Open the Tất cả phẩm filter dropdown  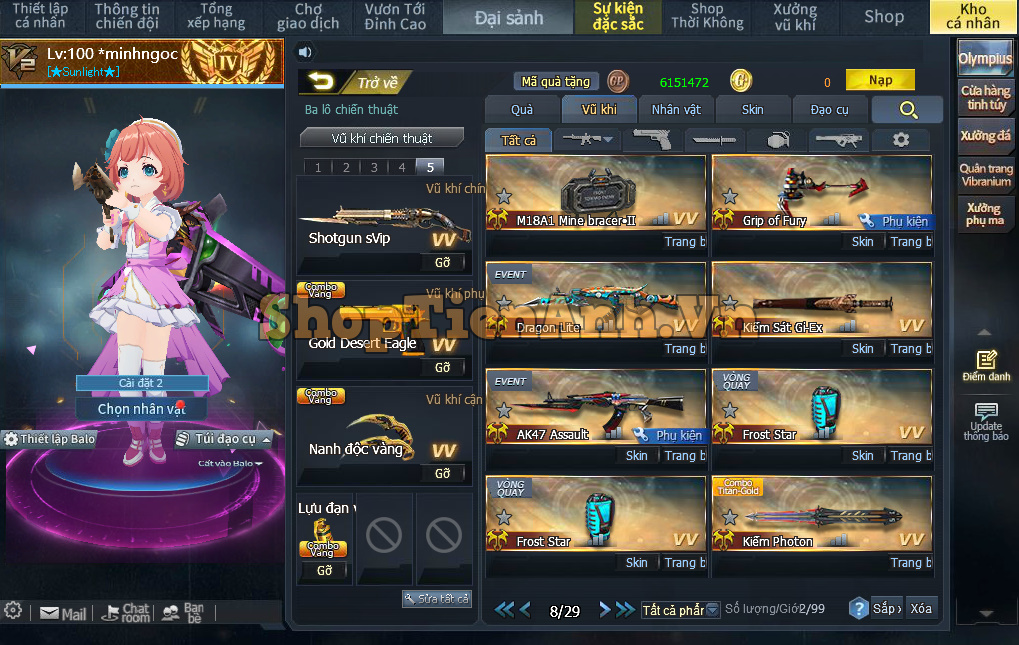pos(680,610)
